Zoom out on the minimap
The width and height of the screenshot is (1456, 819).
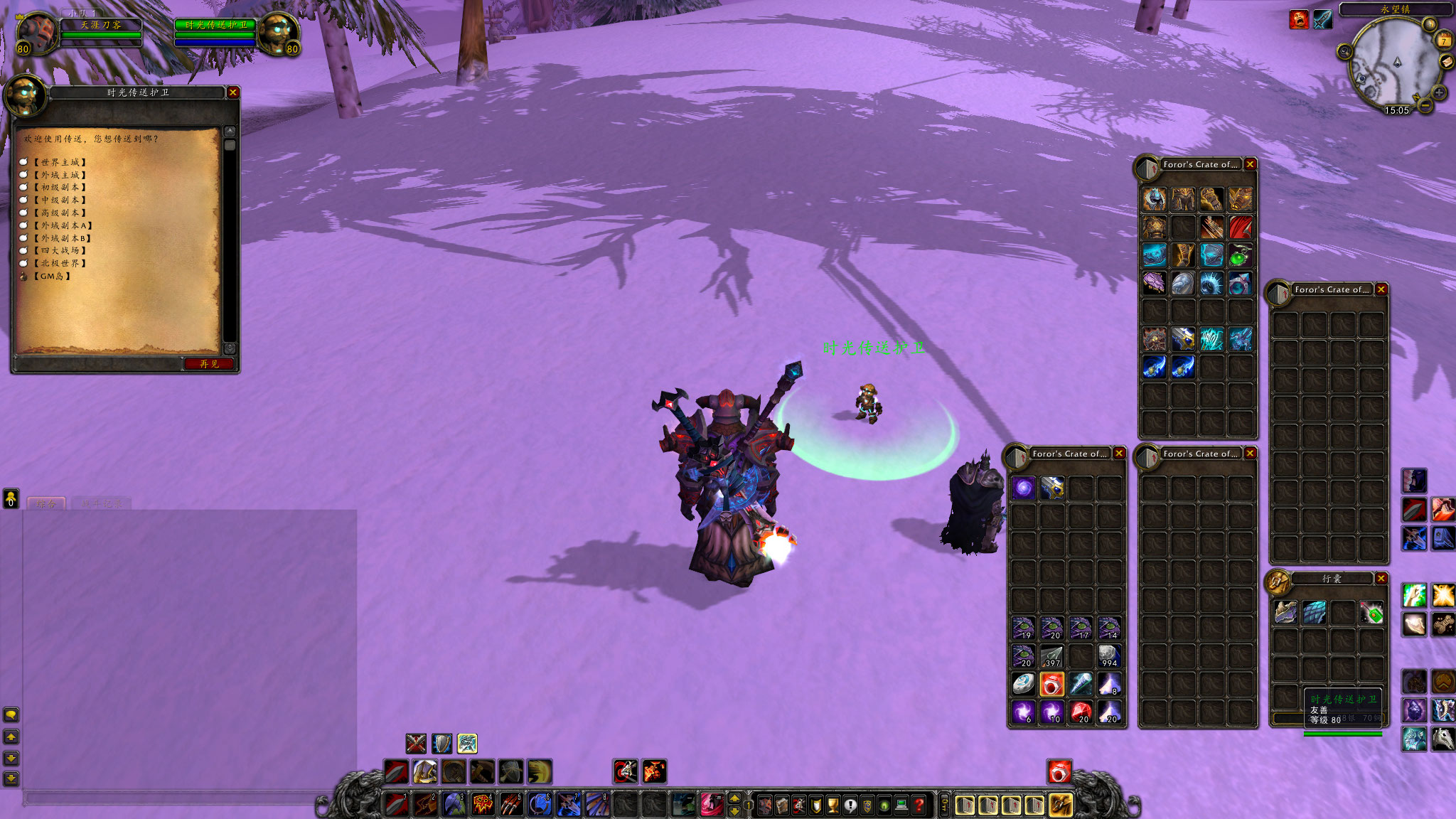click(1425, 105)
